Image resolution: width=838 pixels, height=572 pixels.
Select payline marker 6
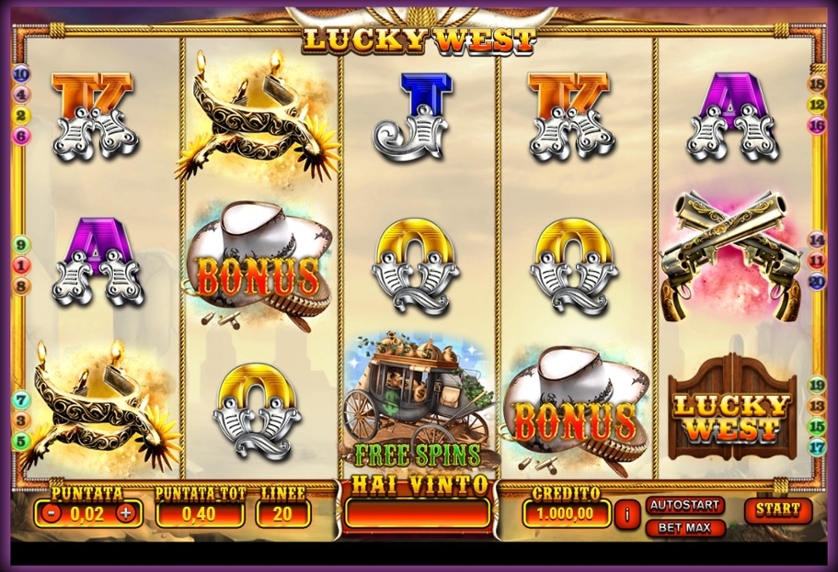coord(22,136)
